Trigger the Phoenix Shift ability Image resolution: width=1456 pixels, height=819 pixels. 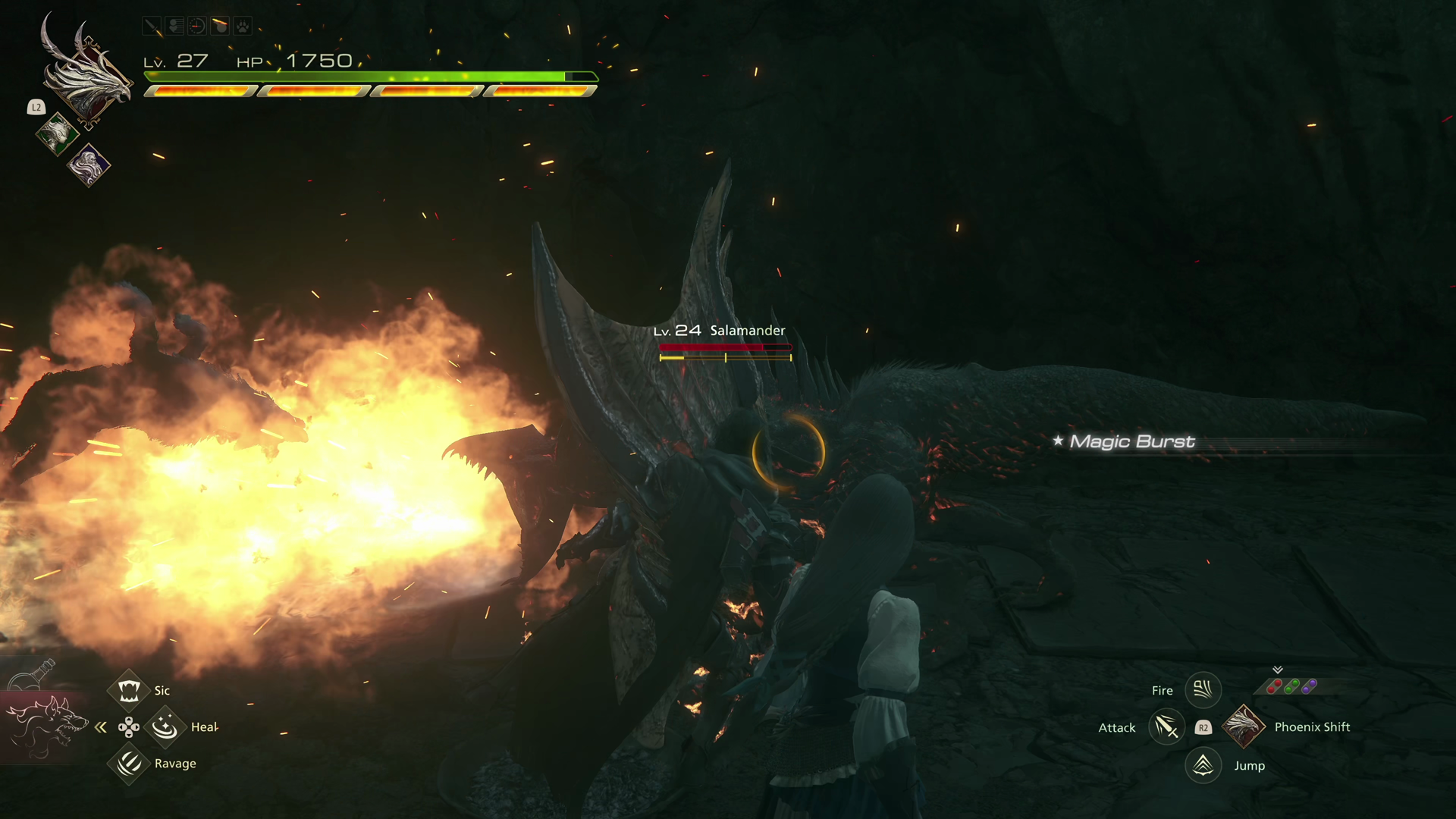pyautogui.click(x=1244, y=726)
